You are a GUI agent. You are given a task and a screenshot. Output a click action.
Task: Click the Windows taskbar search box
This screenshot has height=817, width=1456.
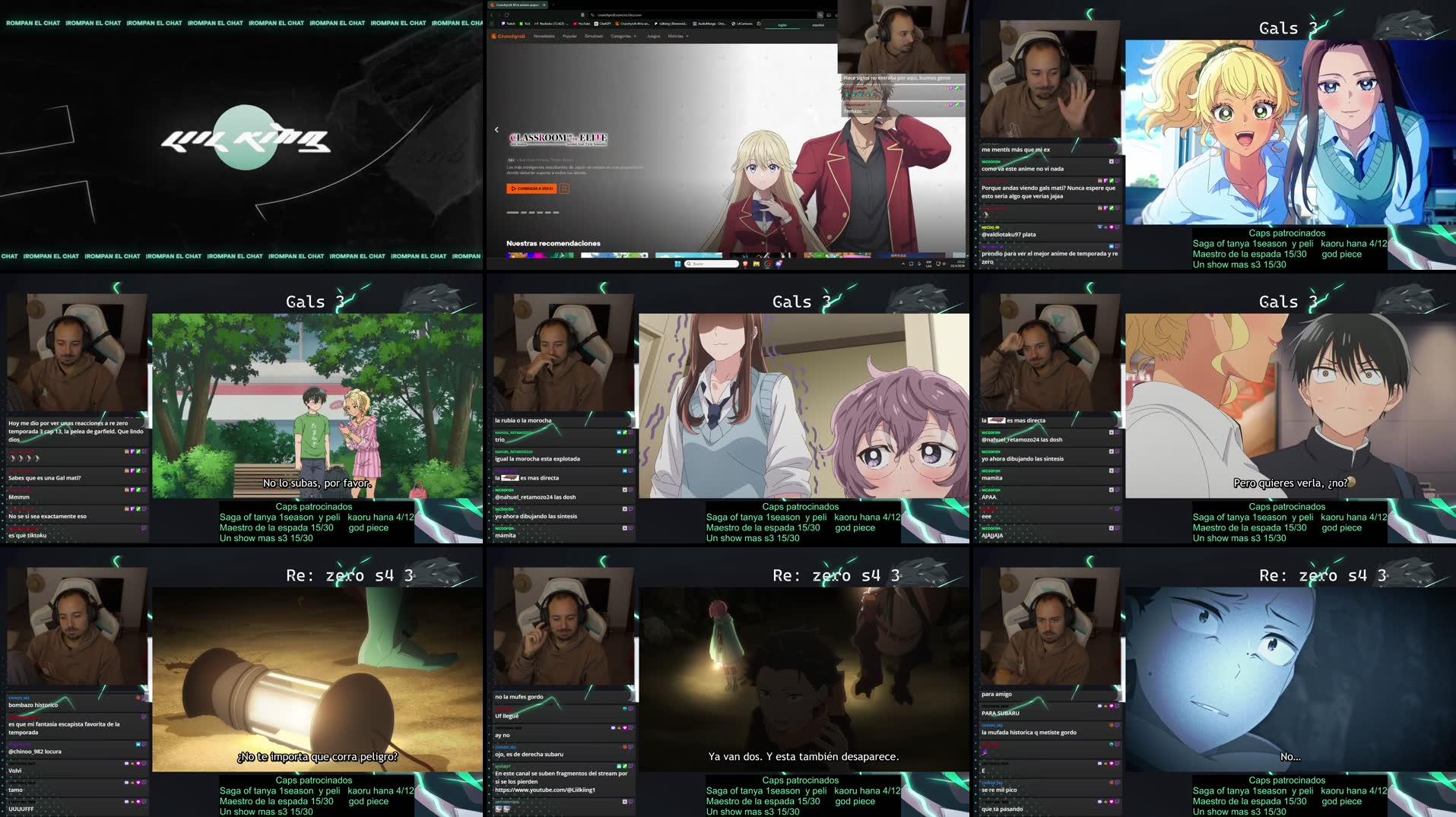tap(712, 264)
